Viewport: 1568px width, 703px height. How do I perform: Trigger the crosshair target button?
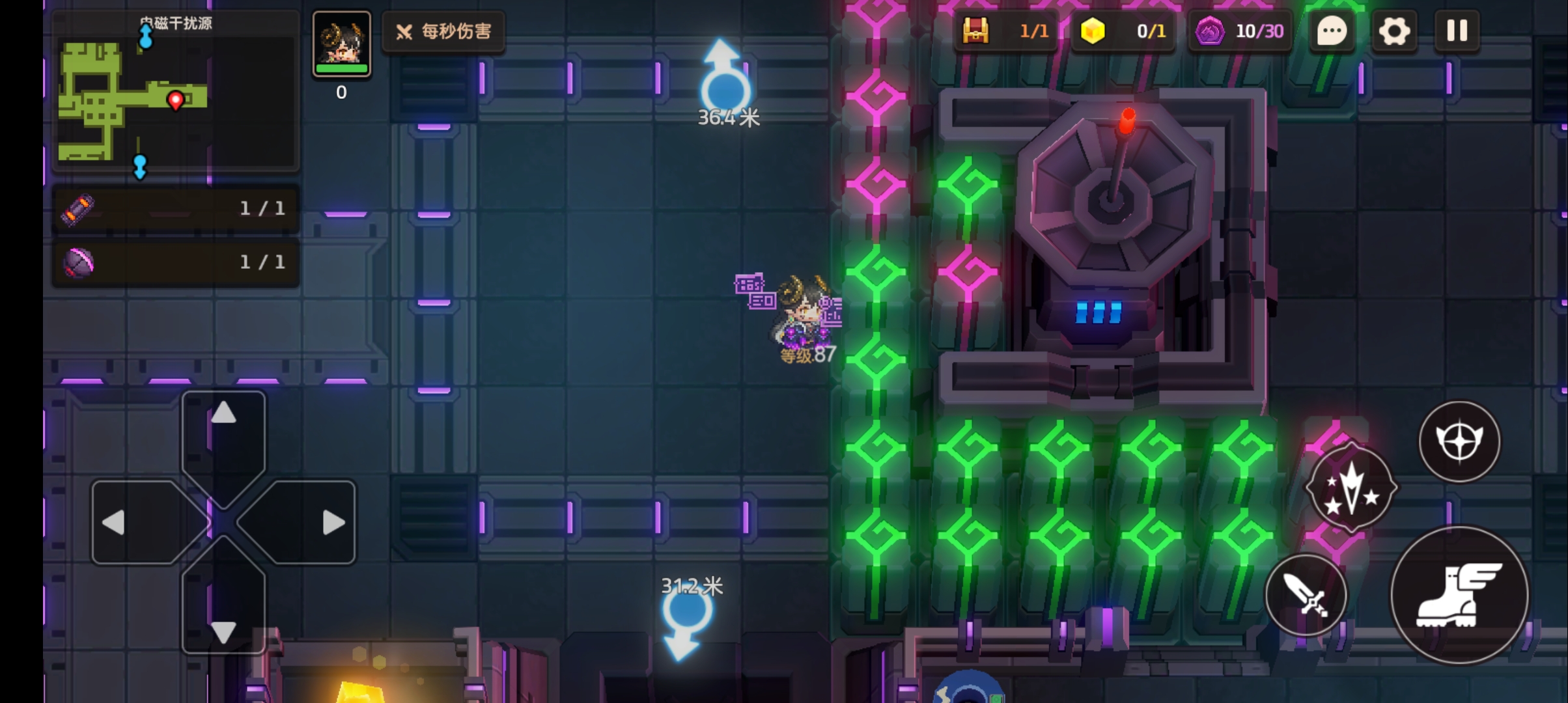tap(1459, 441)
